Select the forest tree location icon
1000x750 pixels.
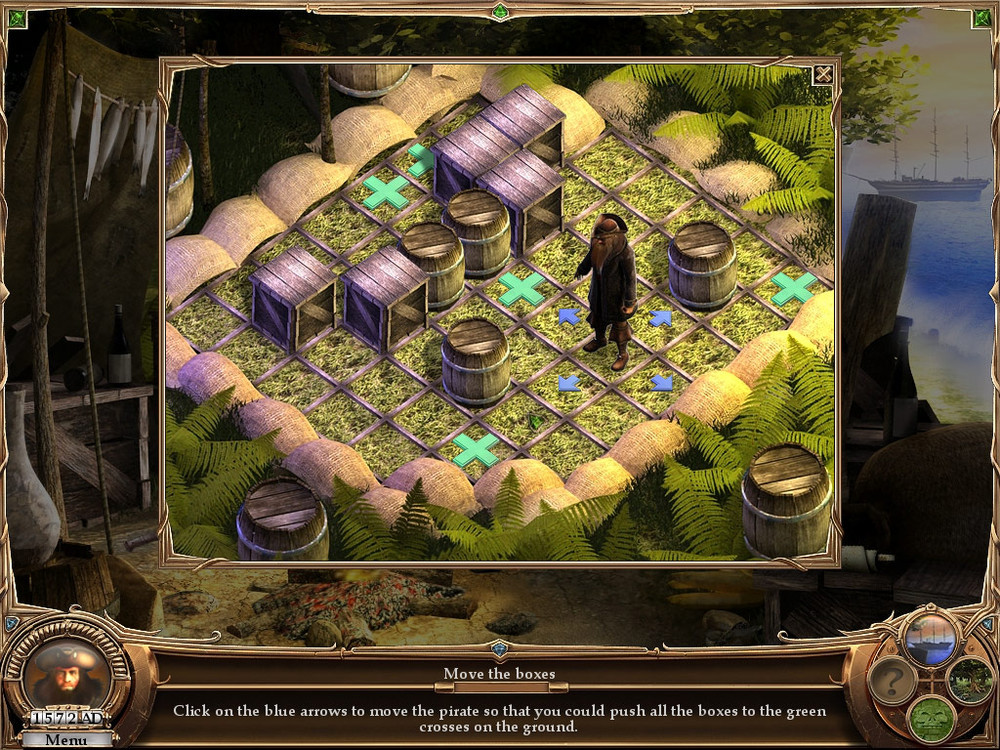tap(968, 680)
